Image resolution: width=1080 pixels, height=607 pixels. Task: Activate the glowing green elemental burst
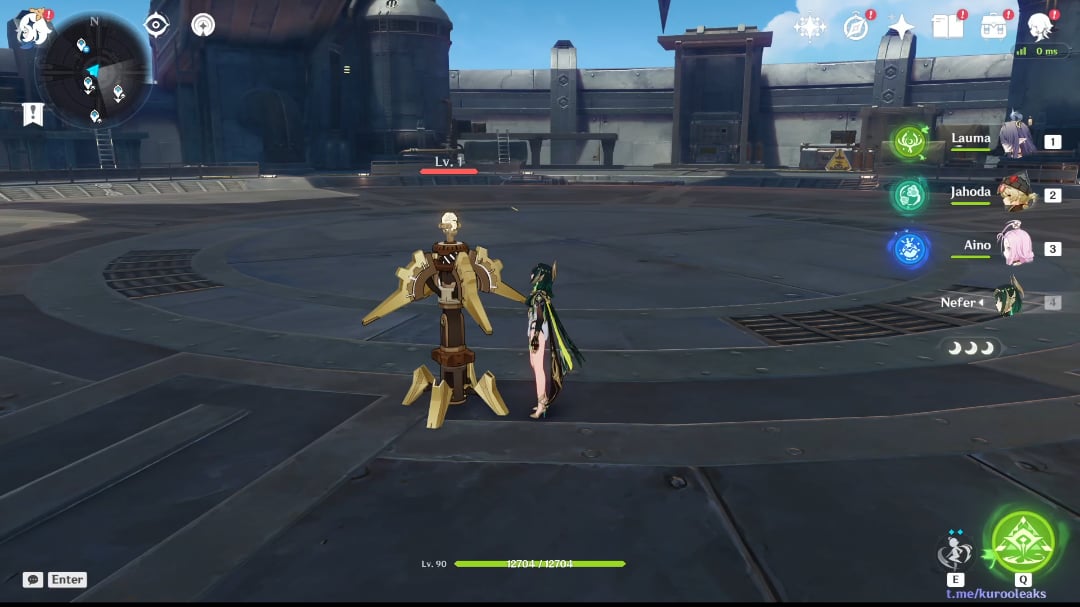pyautogui.click(x=1022, y=543)
